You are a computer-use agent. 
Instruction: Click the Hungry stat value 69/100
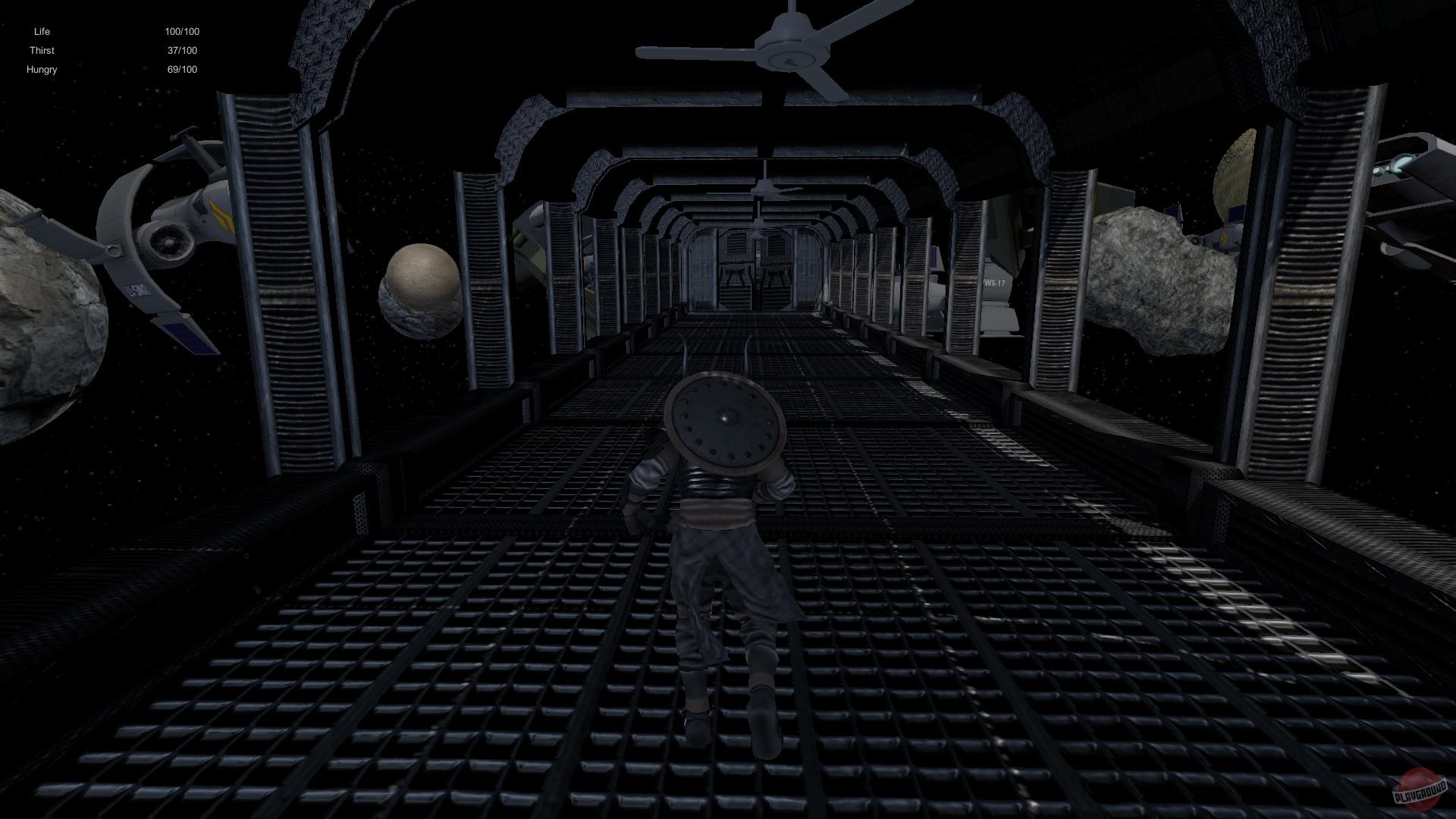point(182,69)
